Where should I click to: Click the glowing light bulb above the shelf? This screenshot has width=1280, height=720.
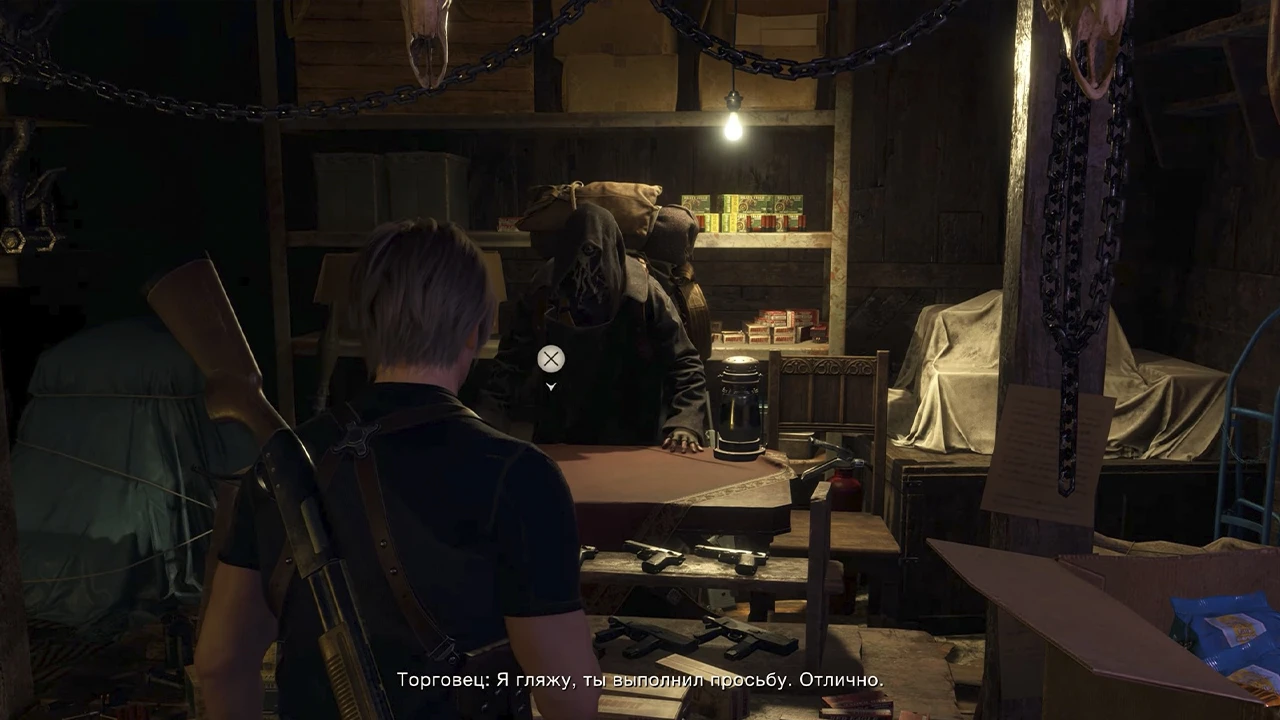(x=735, y=128)
